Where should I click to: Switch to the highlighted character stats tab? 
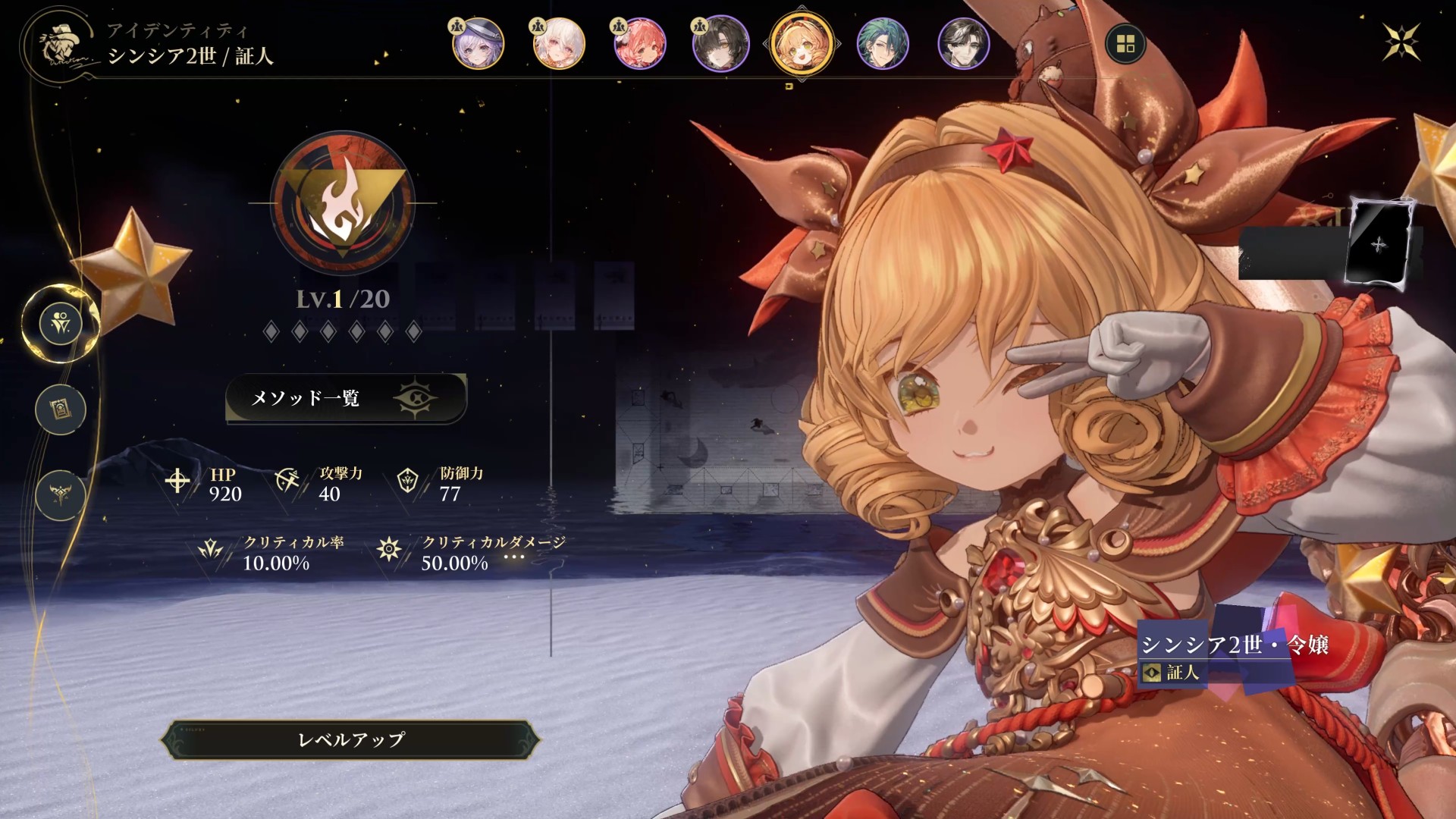(x=61, y=324)
